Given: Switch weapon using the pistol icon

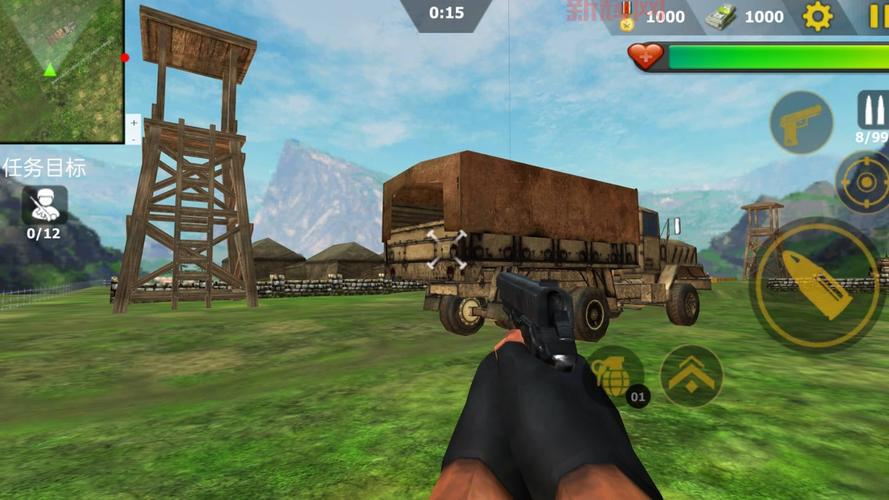Looking at the screenshot, I should pyautogui.click(x=800, y=123).
